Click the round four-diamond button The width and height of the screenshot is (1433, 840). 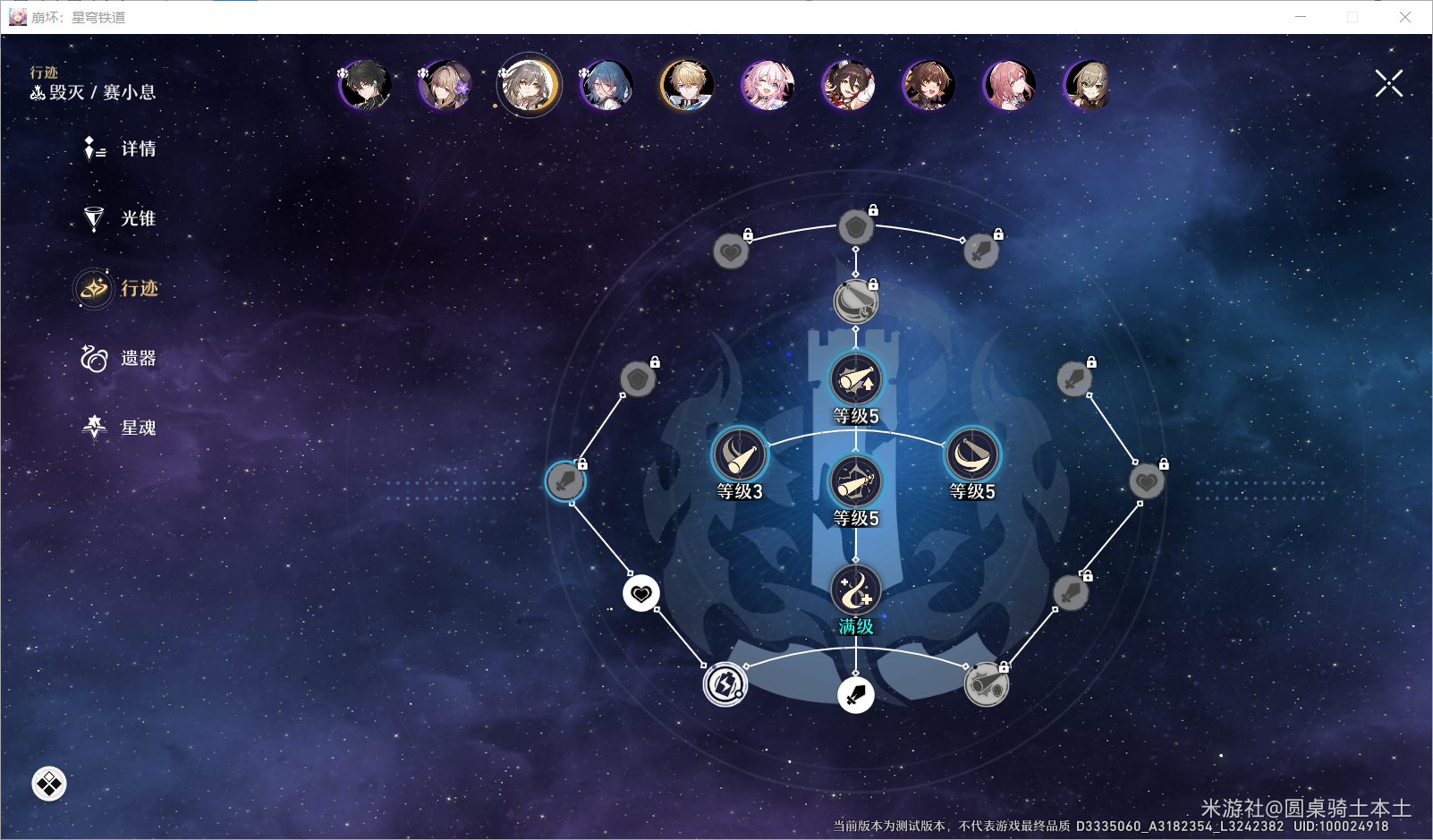tap(49, 784)
